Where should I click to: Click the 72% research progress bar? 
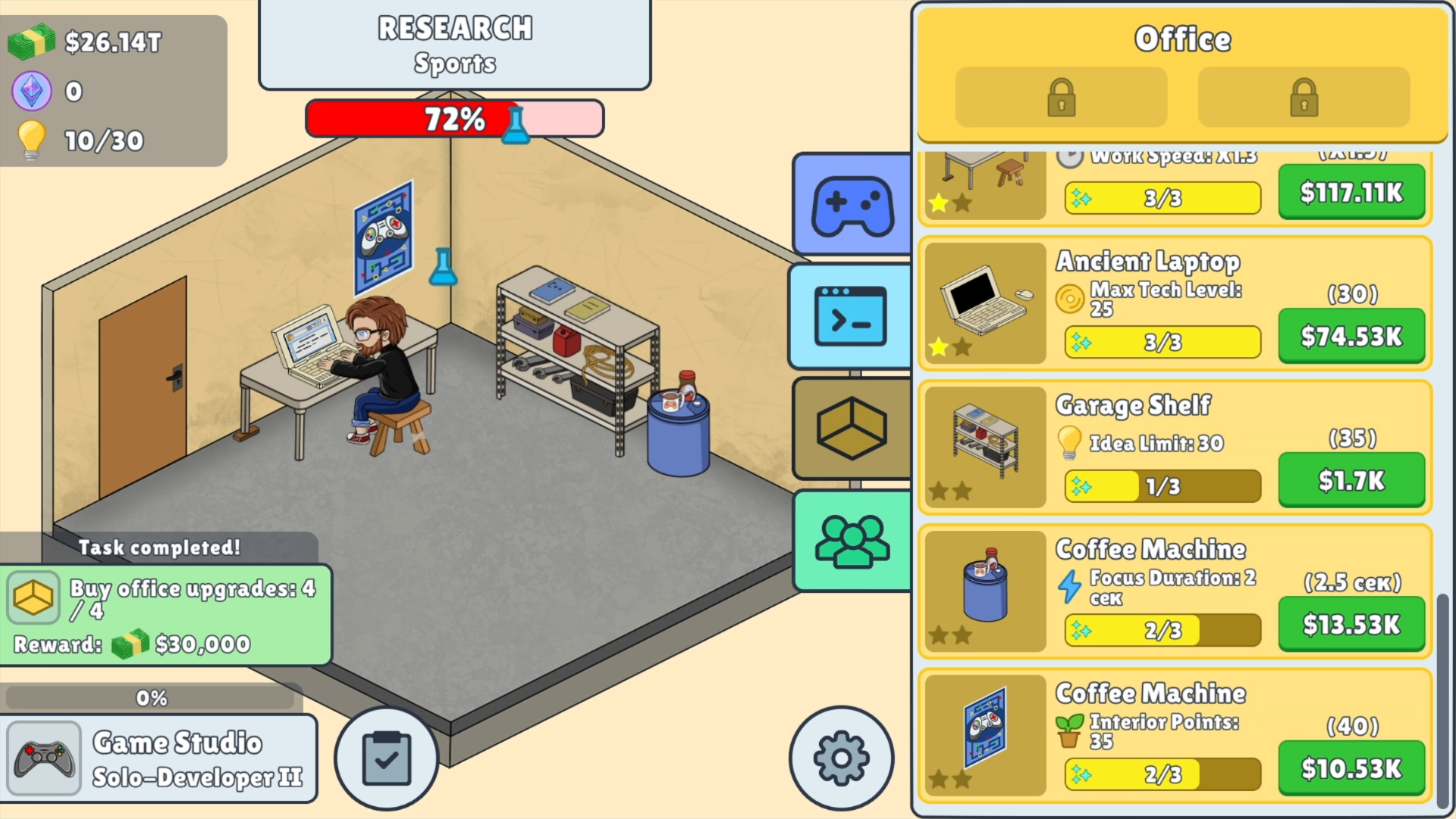point(453,118)
